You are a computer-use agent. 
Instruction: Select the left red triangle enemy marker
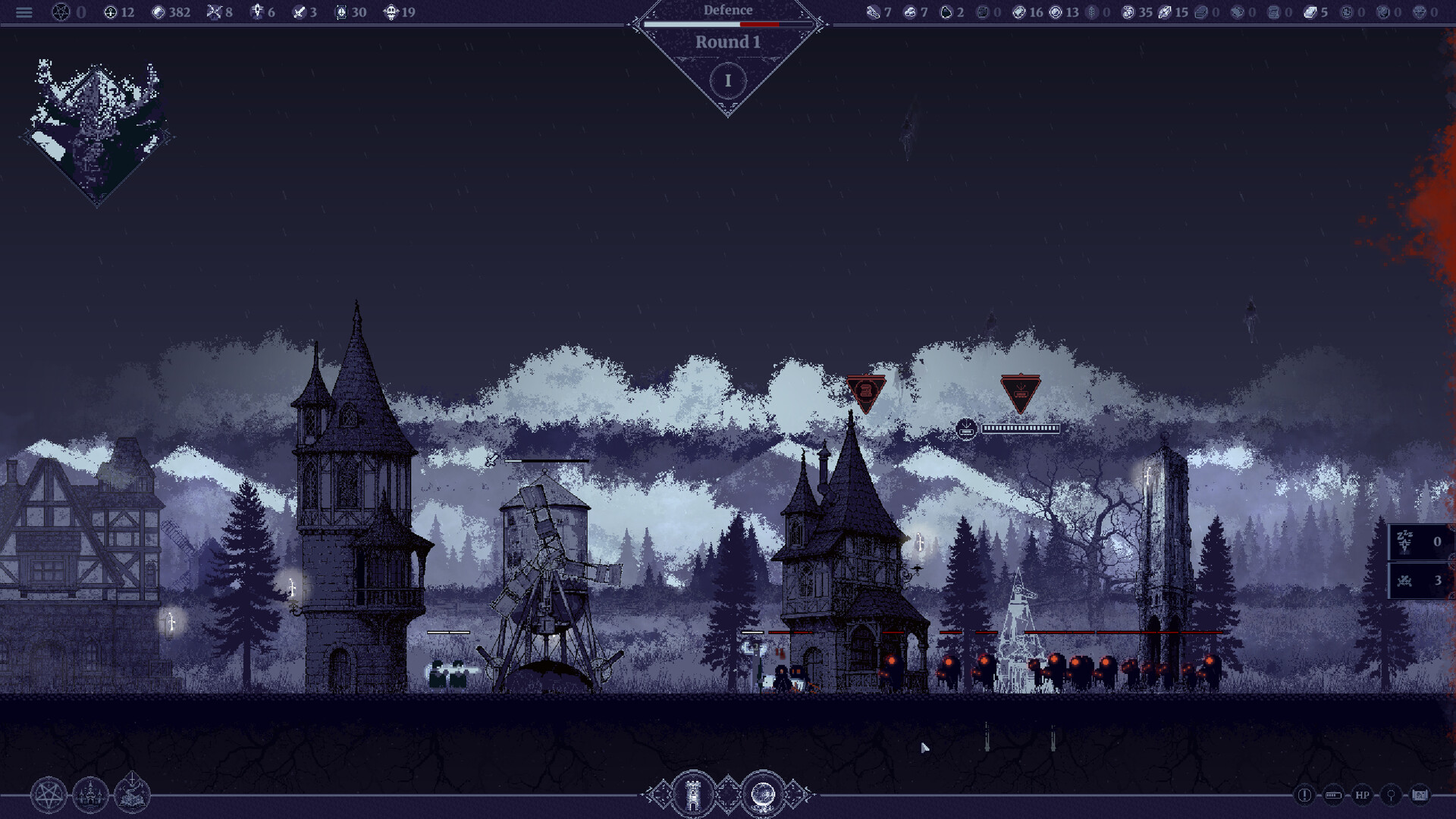point(865,392)
